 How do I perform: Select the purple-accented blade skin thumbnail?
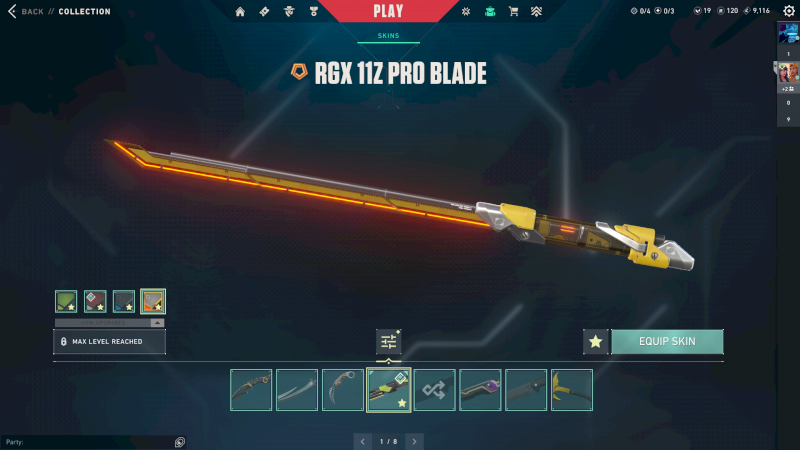point(480,390)
